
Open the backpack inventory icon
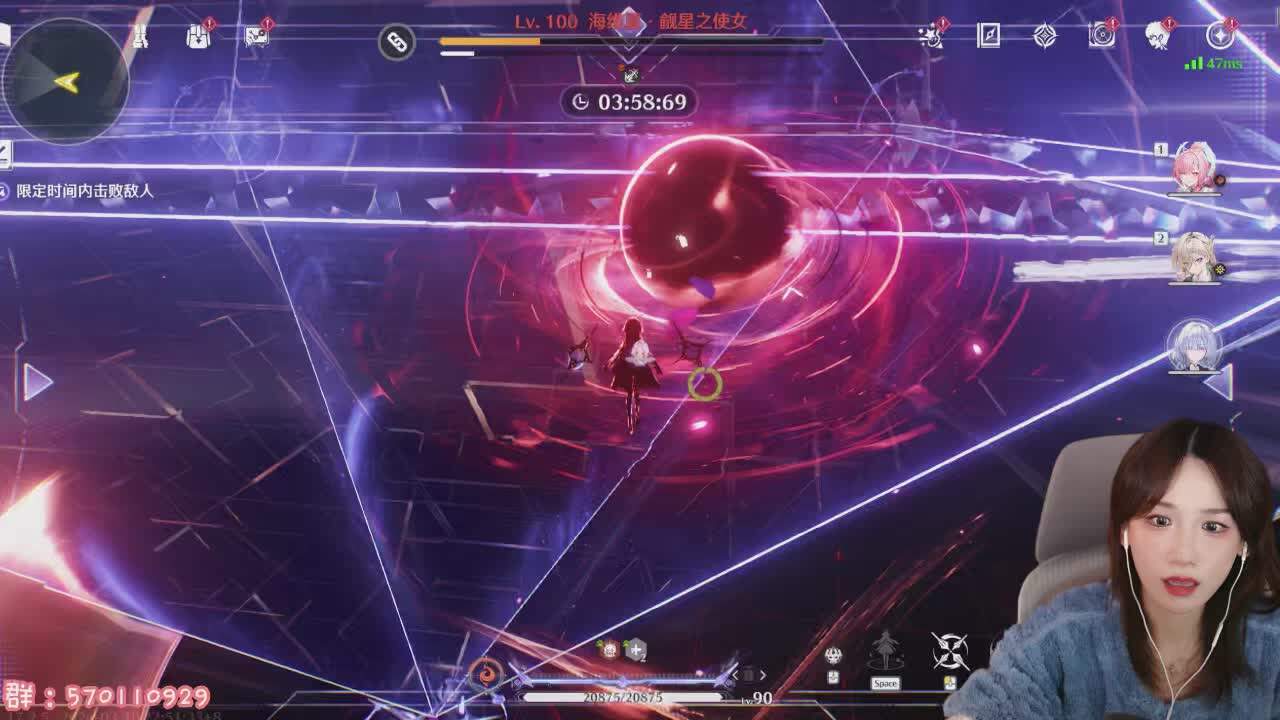(198, 36)
